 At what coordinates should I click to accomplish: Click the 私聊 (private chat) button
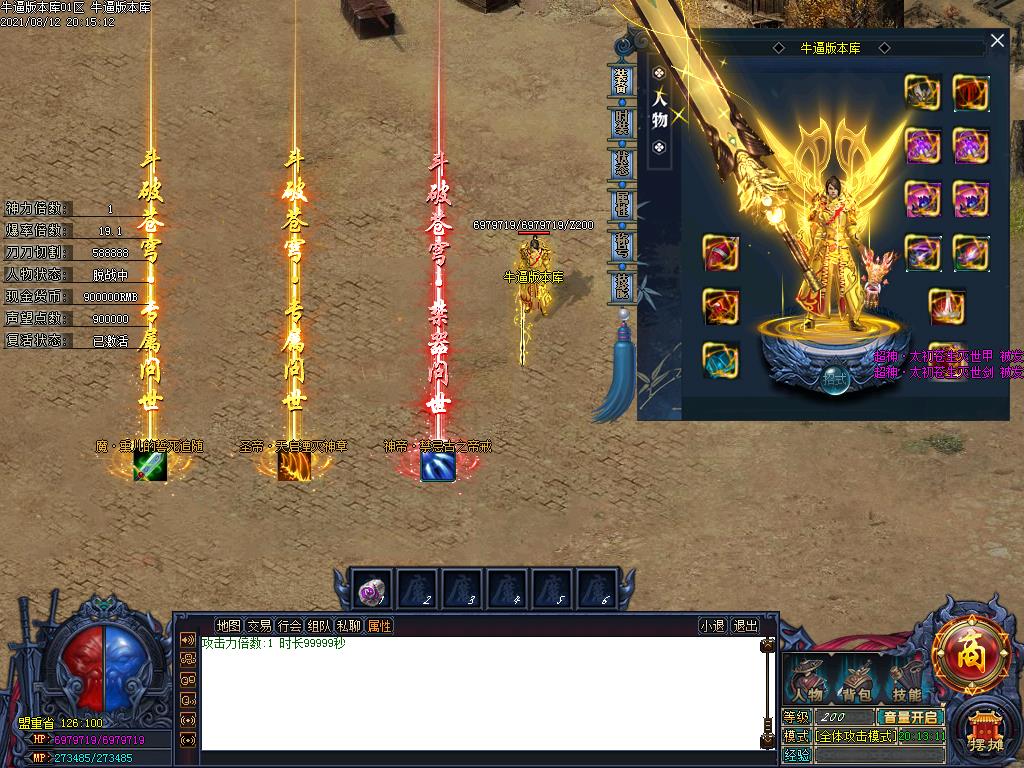[x=349, y=626]
